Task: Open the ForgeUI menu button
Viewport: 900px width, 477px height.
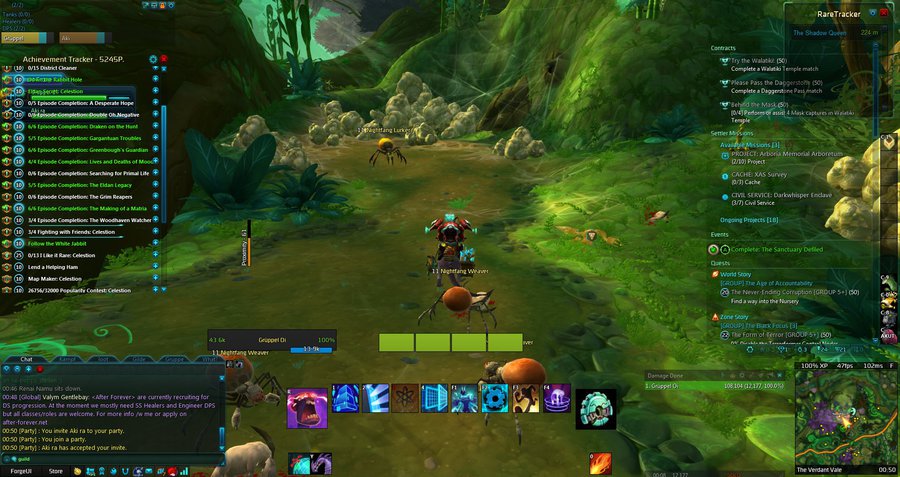Action: (21, 470)
